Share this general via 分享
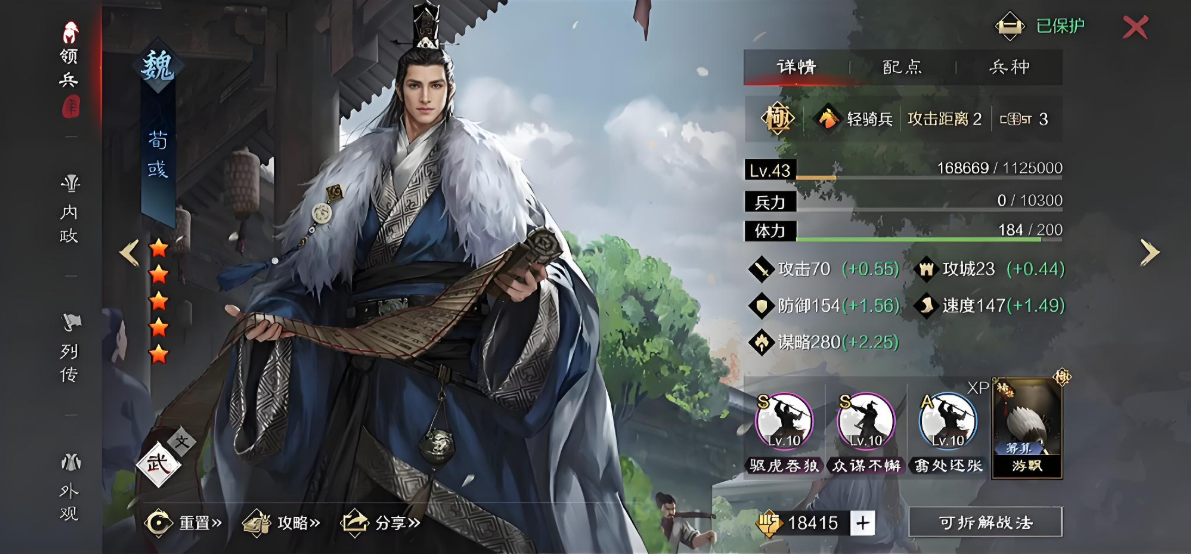The image size is (1191, 554). click(x=381, y=522)
